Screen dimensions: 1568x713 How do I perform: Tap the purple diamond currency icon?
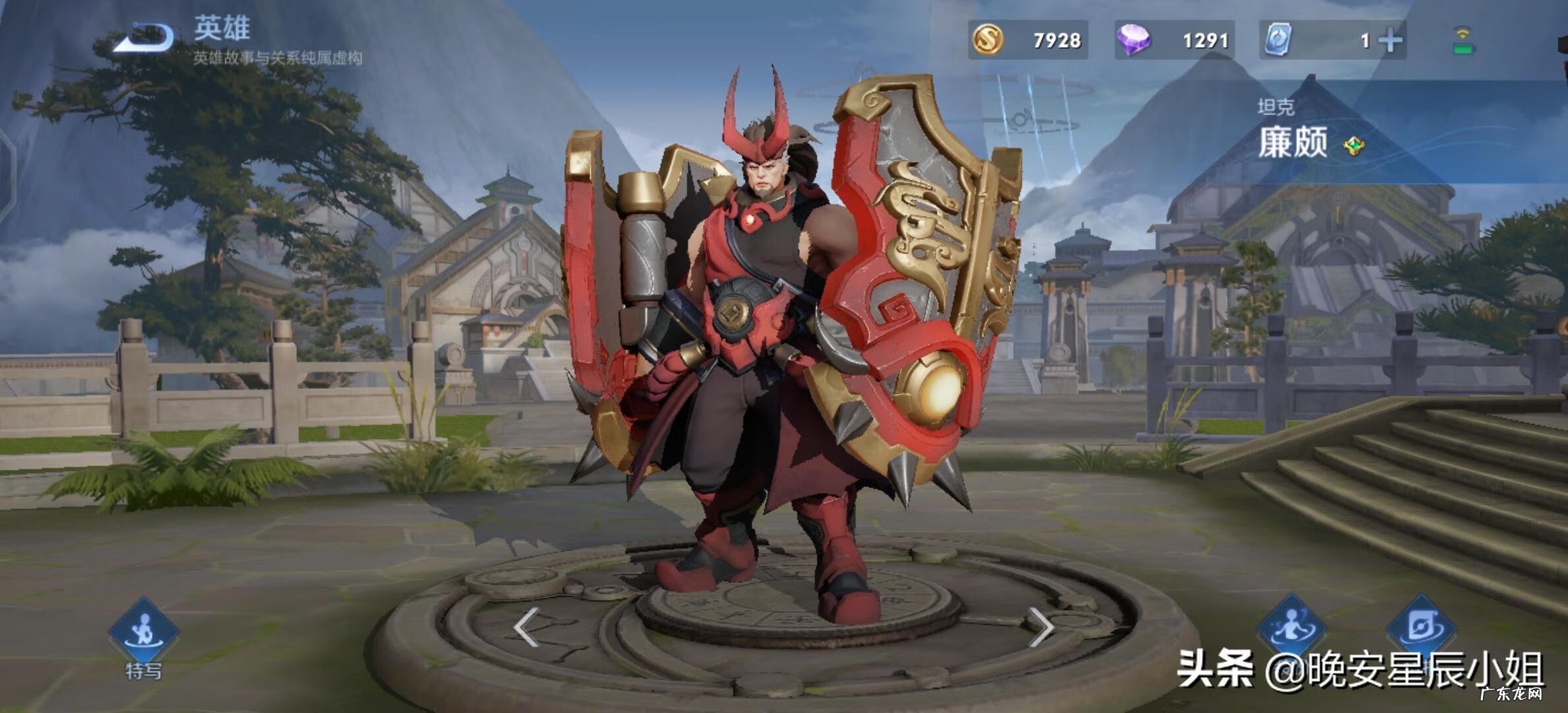(x=1133, y=40)
